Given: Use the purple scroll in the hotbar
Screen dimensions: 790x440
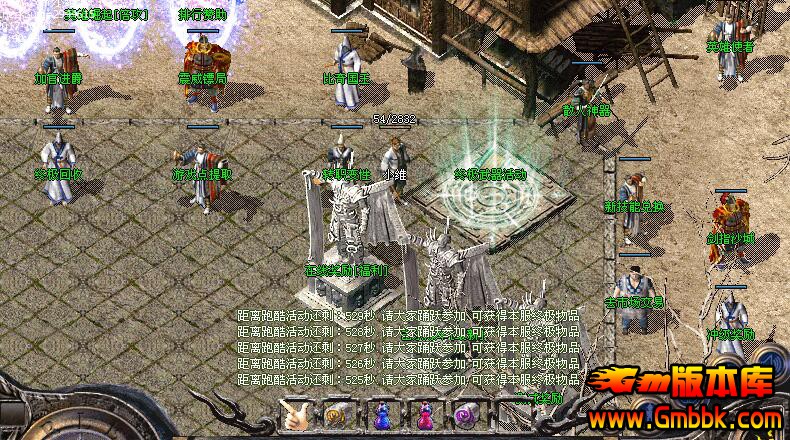Looking at the screenshot, I should coord(466,414).
